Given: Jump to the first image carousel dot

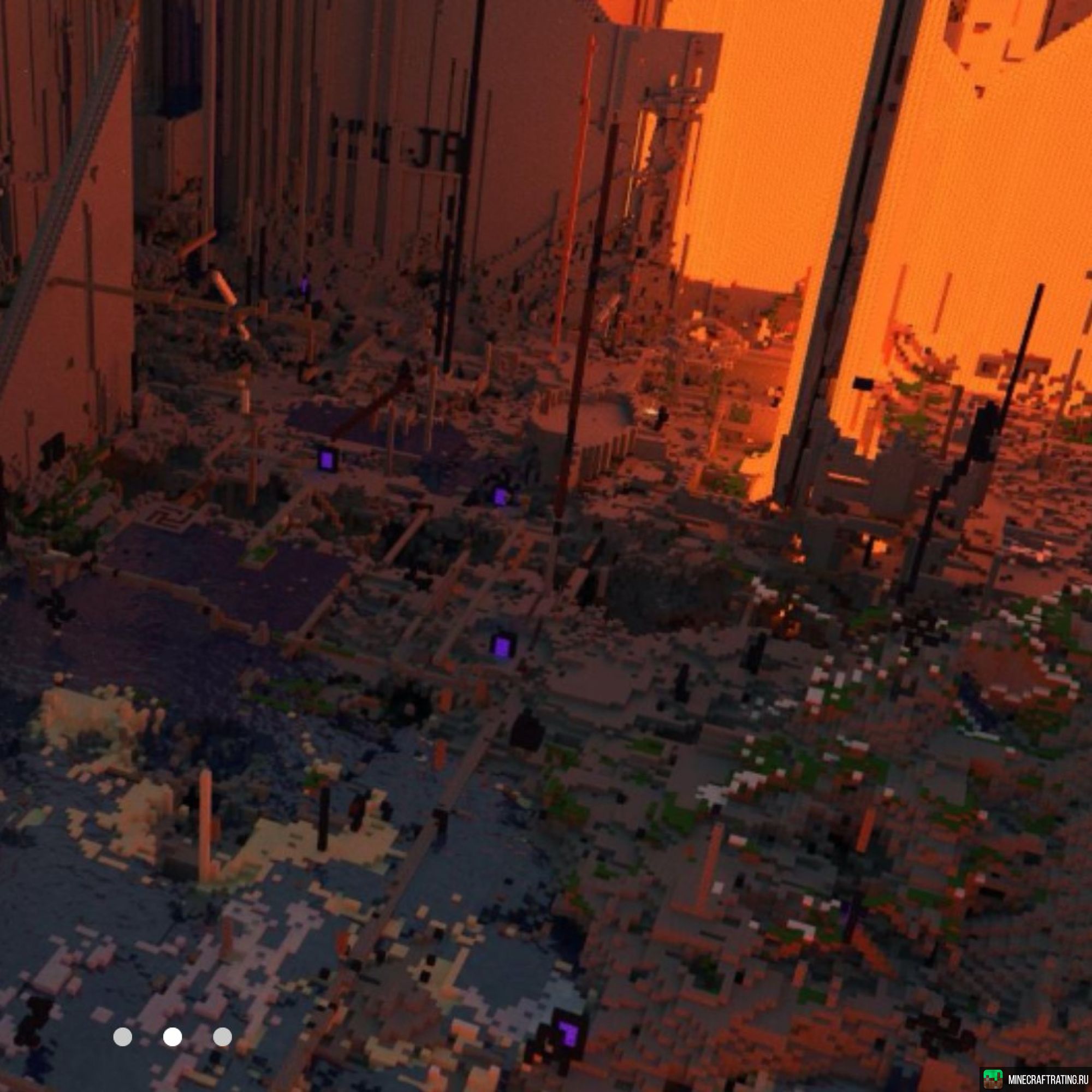Looking at the screenshot, I should click(x=123, y=1022).
